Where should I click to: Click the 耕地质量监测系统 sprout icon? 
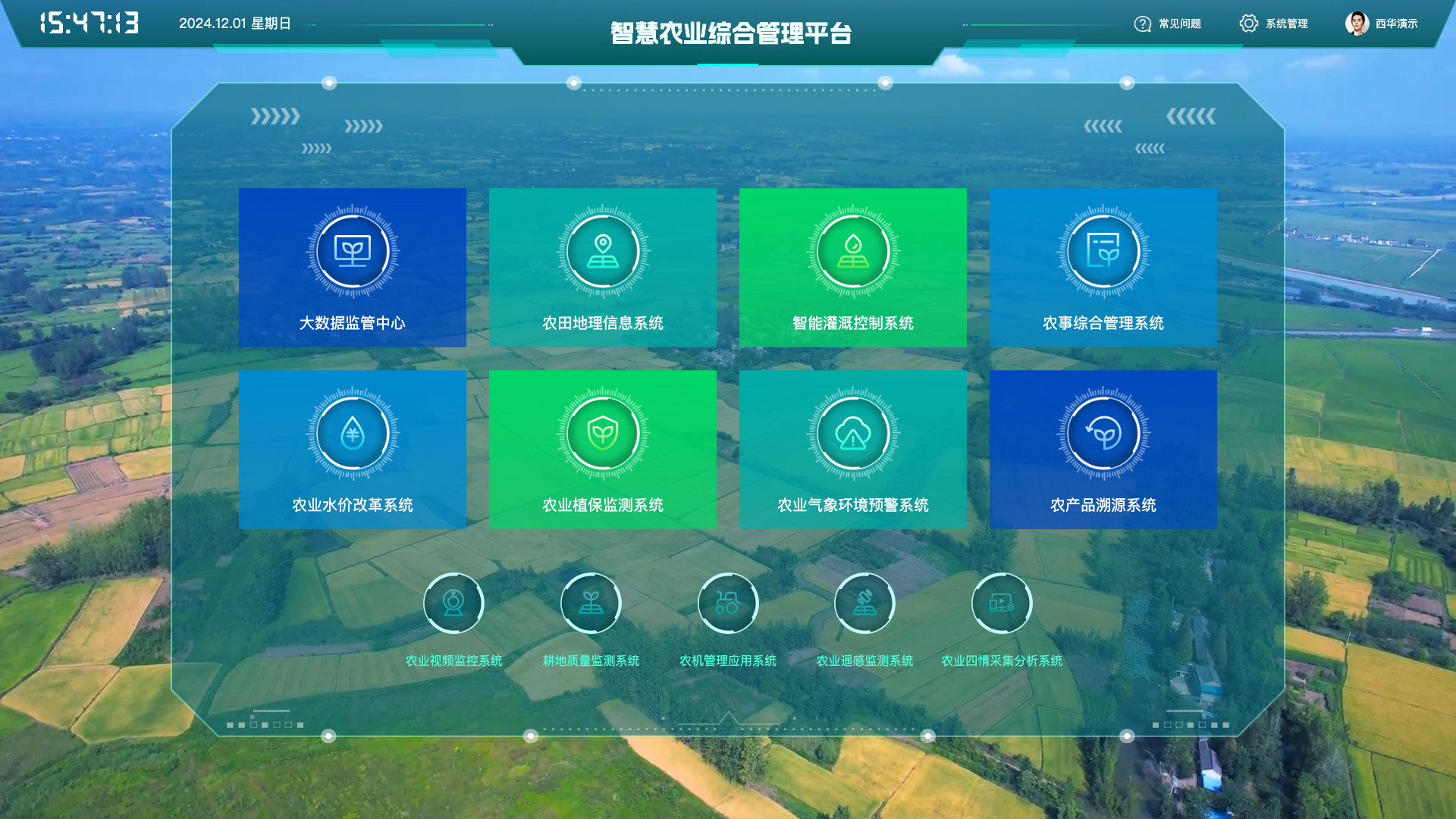(x=591, y=603)
